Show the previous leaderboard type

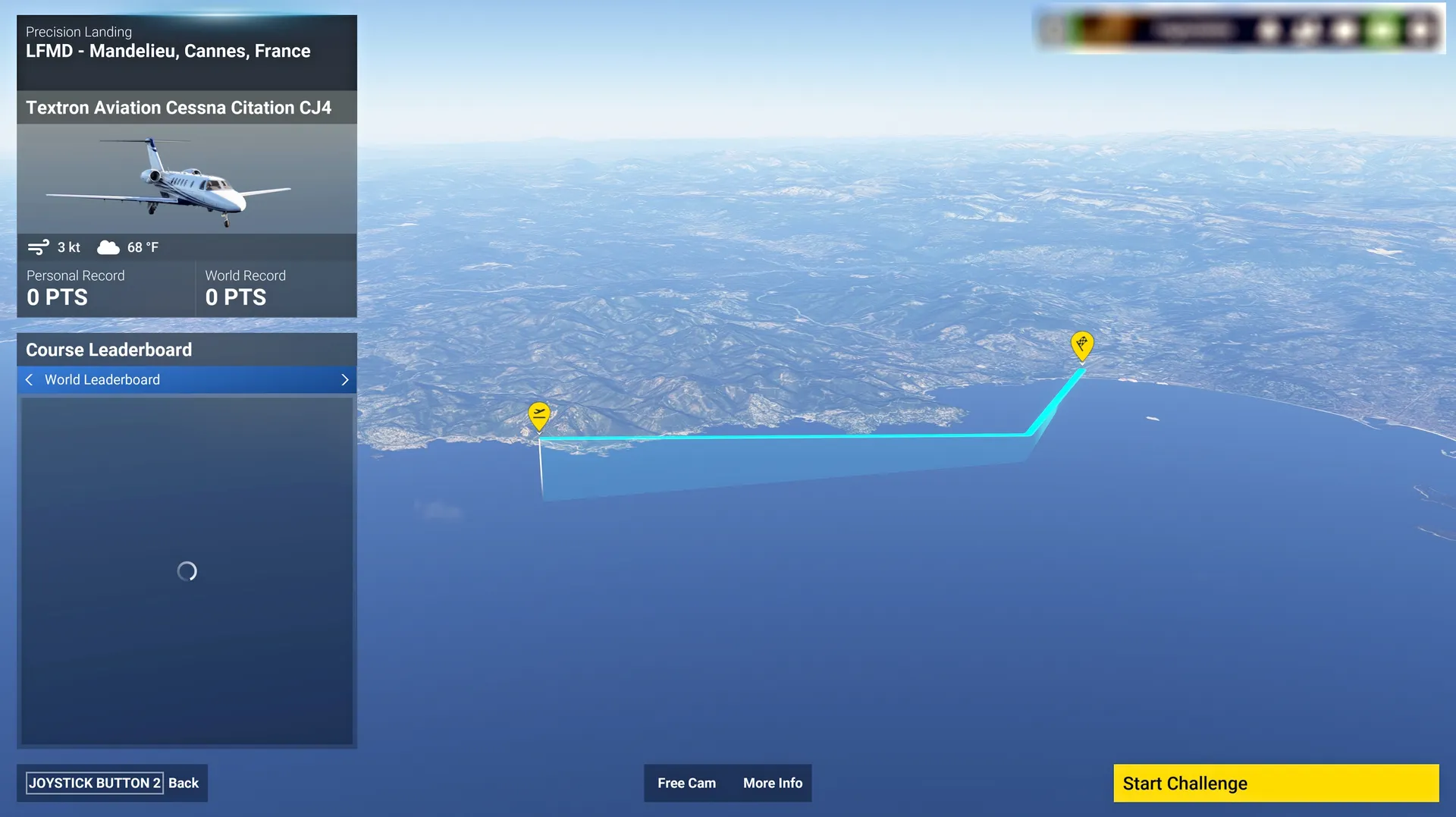[x=29, y=380]
